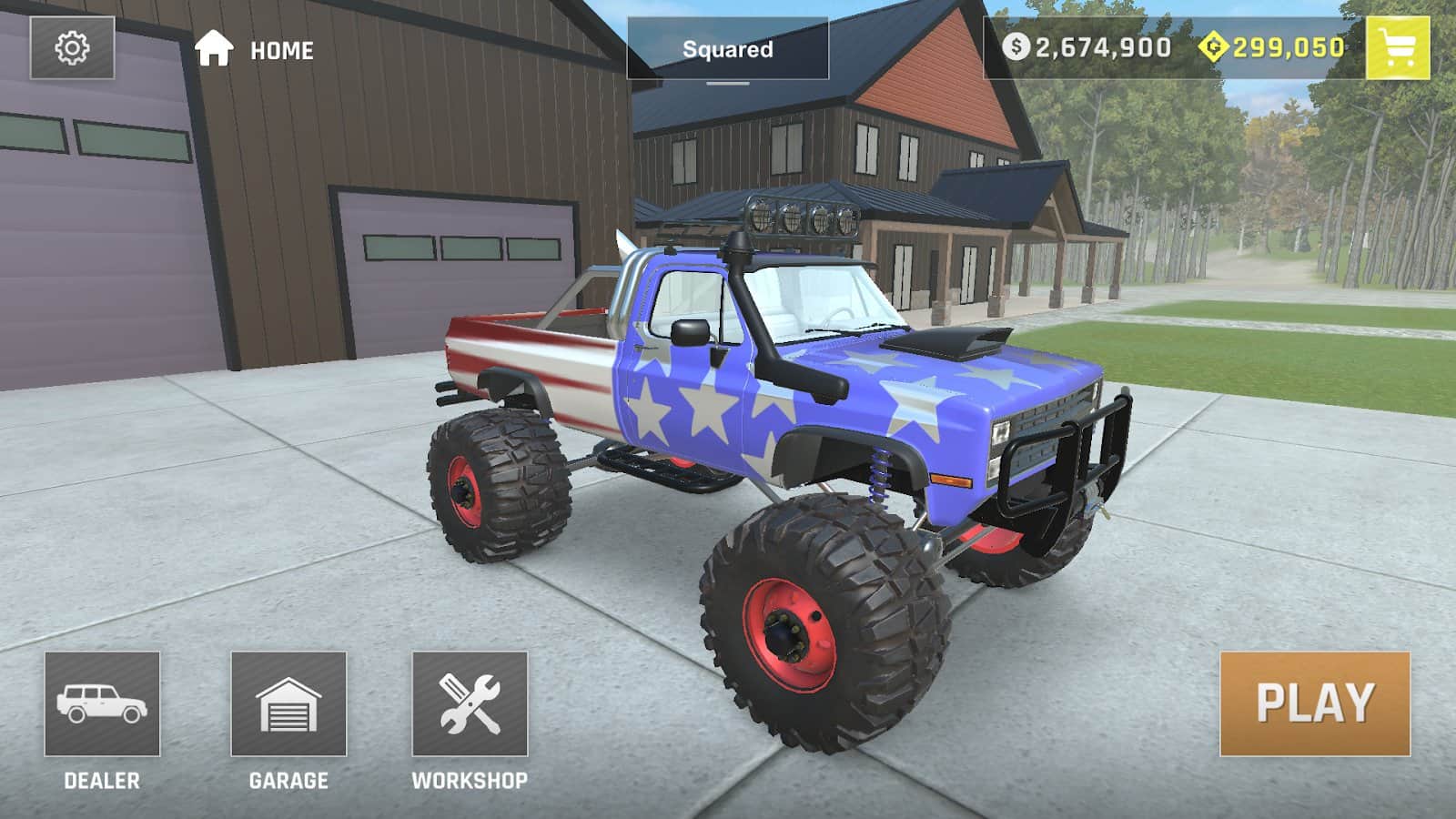Open the Dealer vehicle shop
Screen dimensions: 1456x819
coord(102,703)
